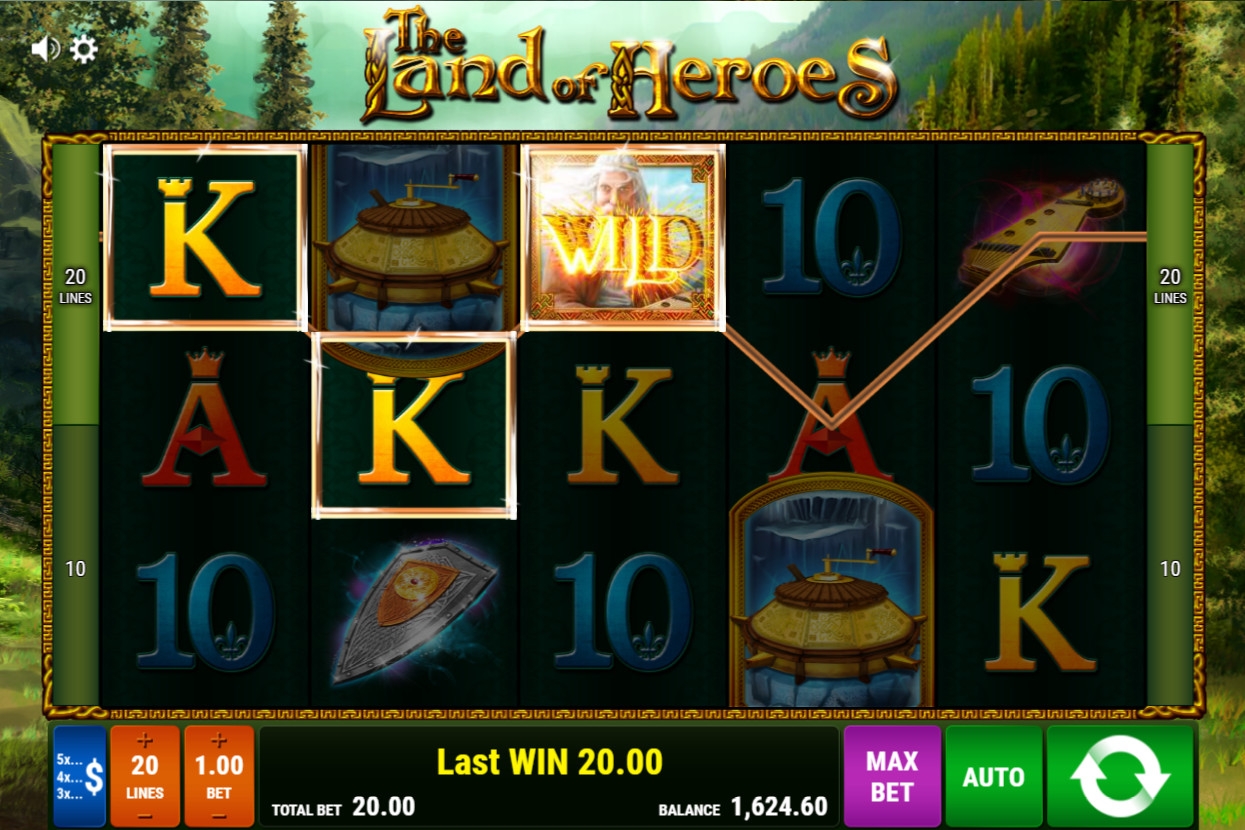Open settings with the gear icon

[x=84, y=49]
